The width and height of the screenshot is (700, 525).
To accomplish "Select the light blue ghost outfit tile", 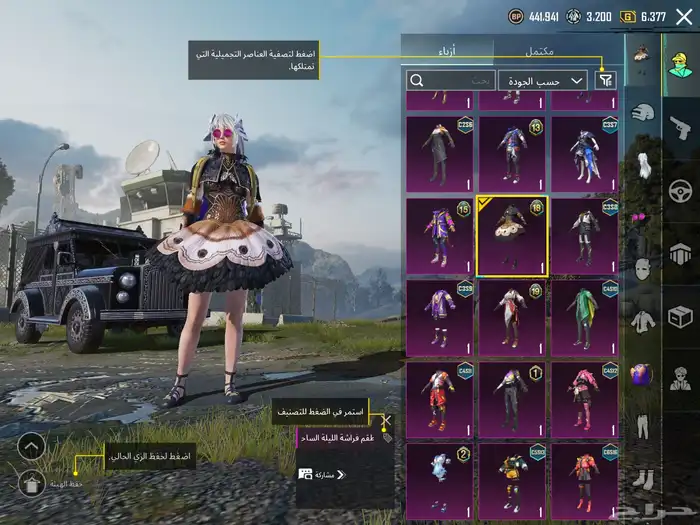I will click(439, 481).
